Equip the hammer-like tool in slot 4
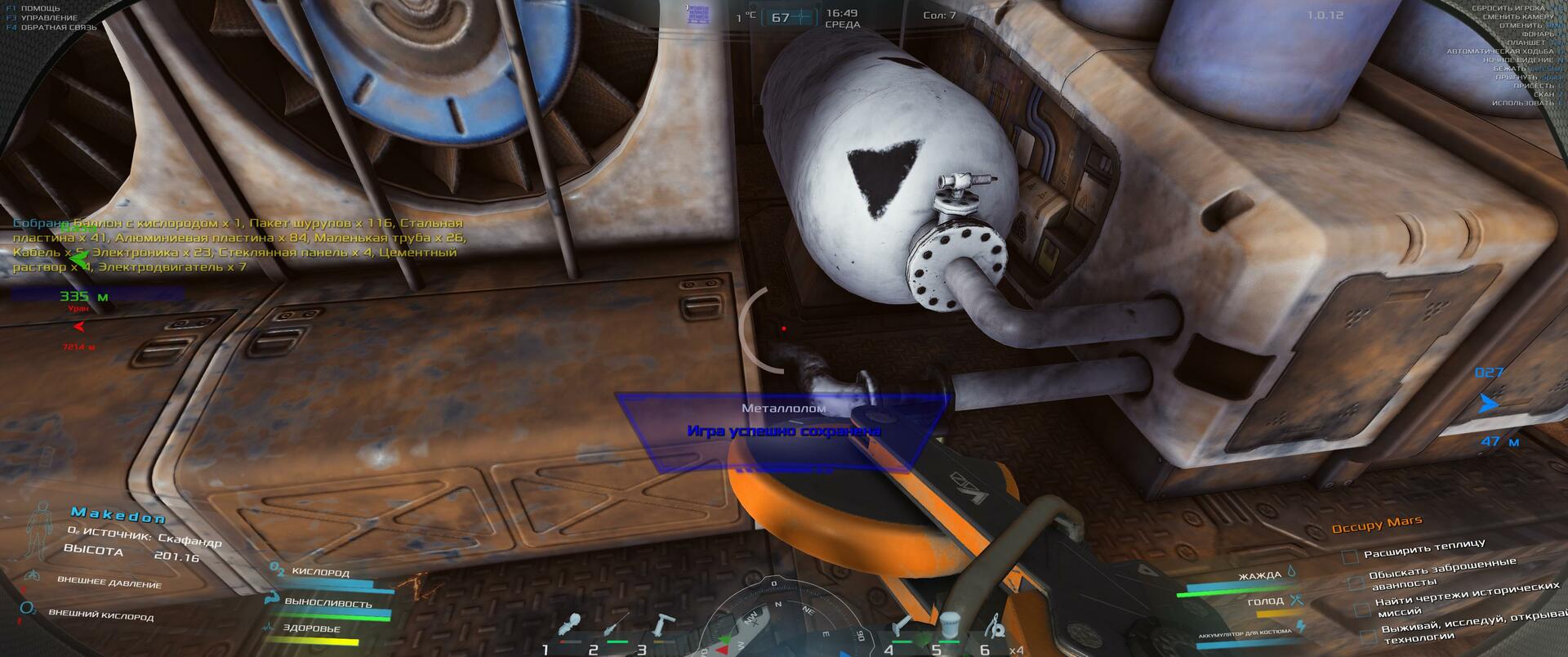Image resolution: width=1568 pixels, height=657 pixels. pyautogui.click(x=903, y=627)
